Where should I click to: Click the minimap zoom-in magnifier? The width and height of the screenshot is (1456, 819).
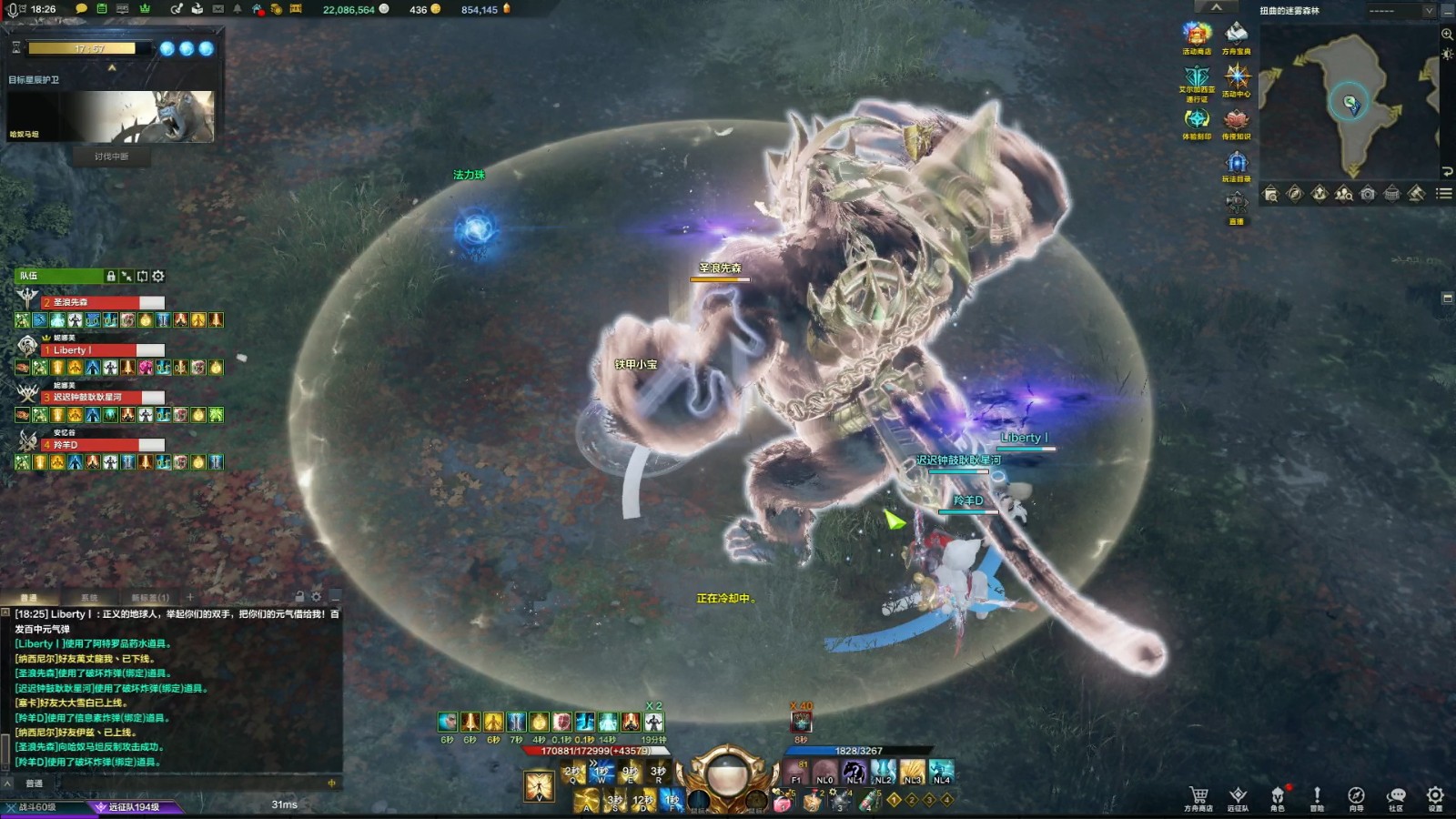[1447, 34]
